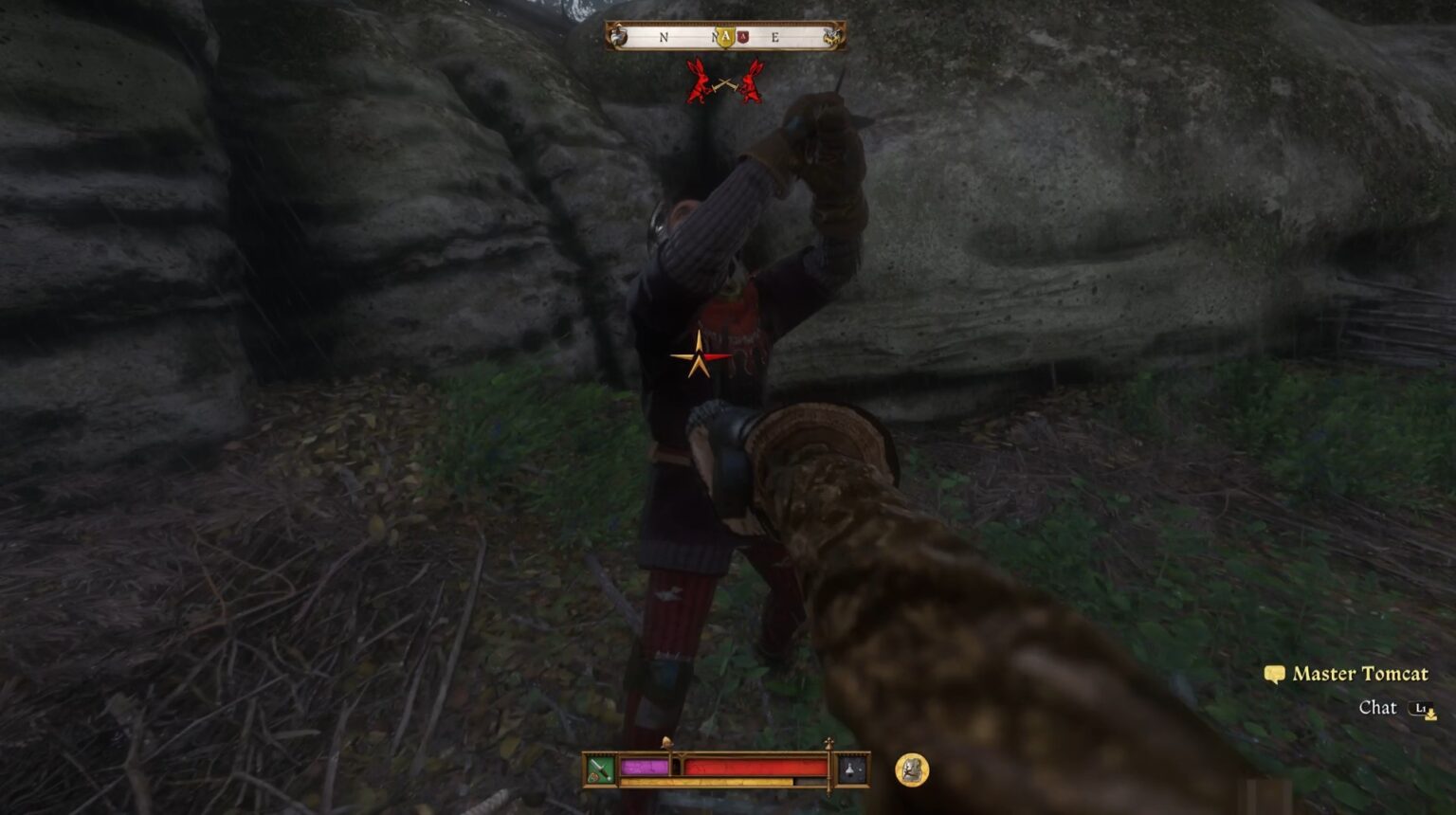This screenshot has width=1456, height=815.
Task: Click the yellow experience bar below health
Action: [704, 780]
